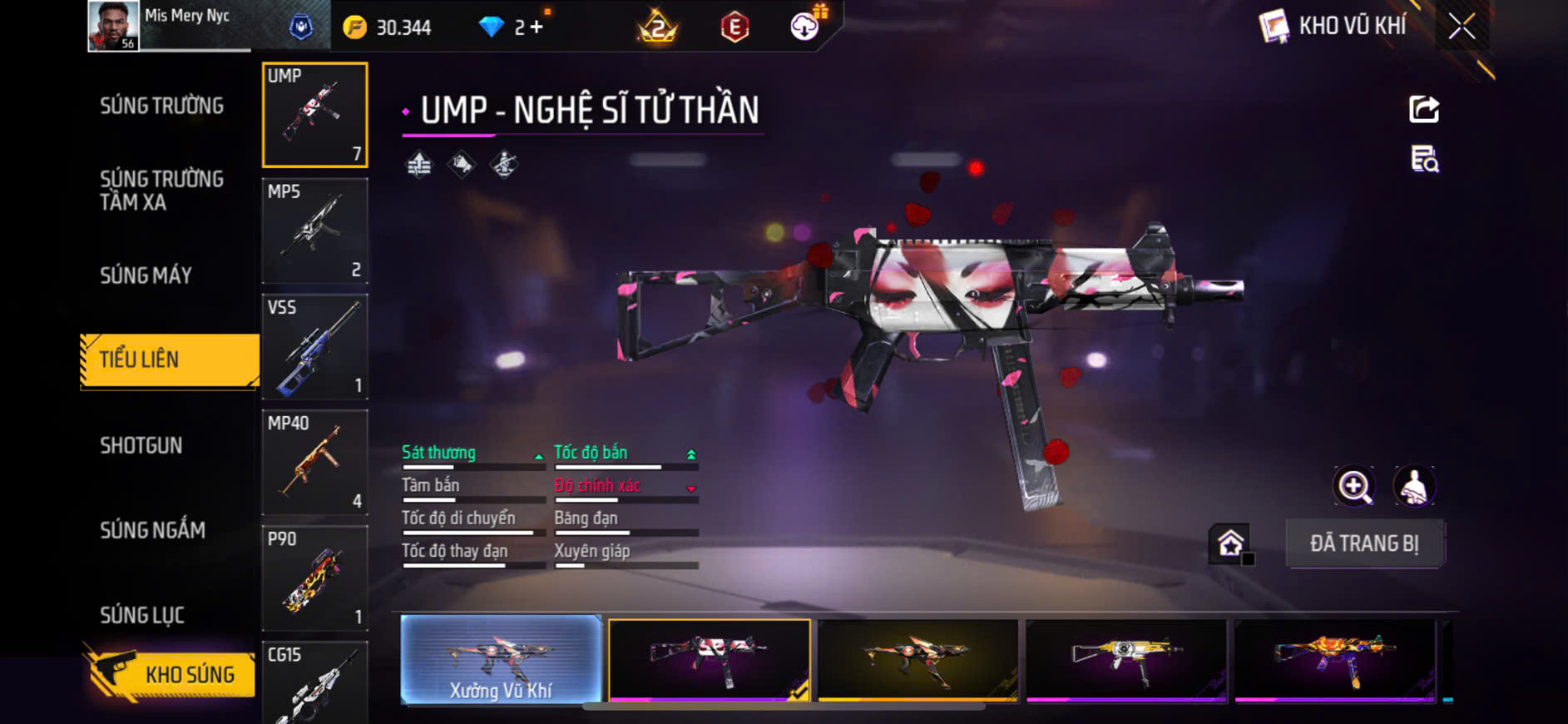Choose the VSS weapon tile
Viewport: 1568px width, 724px height.
coord(314,346)
